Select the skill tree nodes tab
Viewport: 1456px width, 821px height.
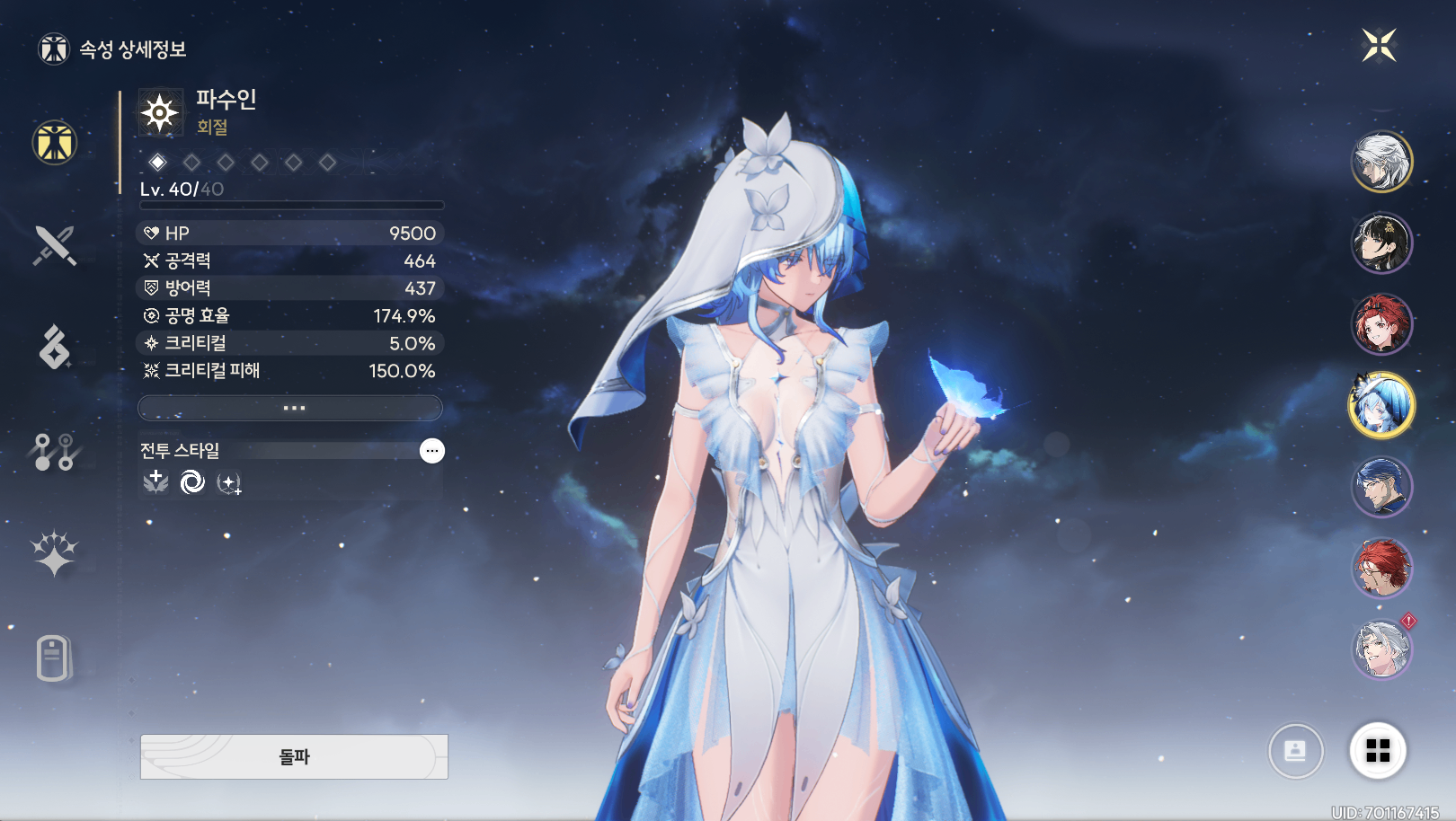pyautogui.click(x=54, y=451)
